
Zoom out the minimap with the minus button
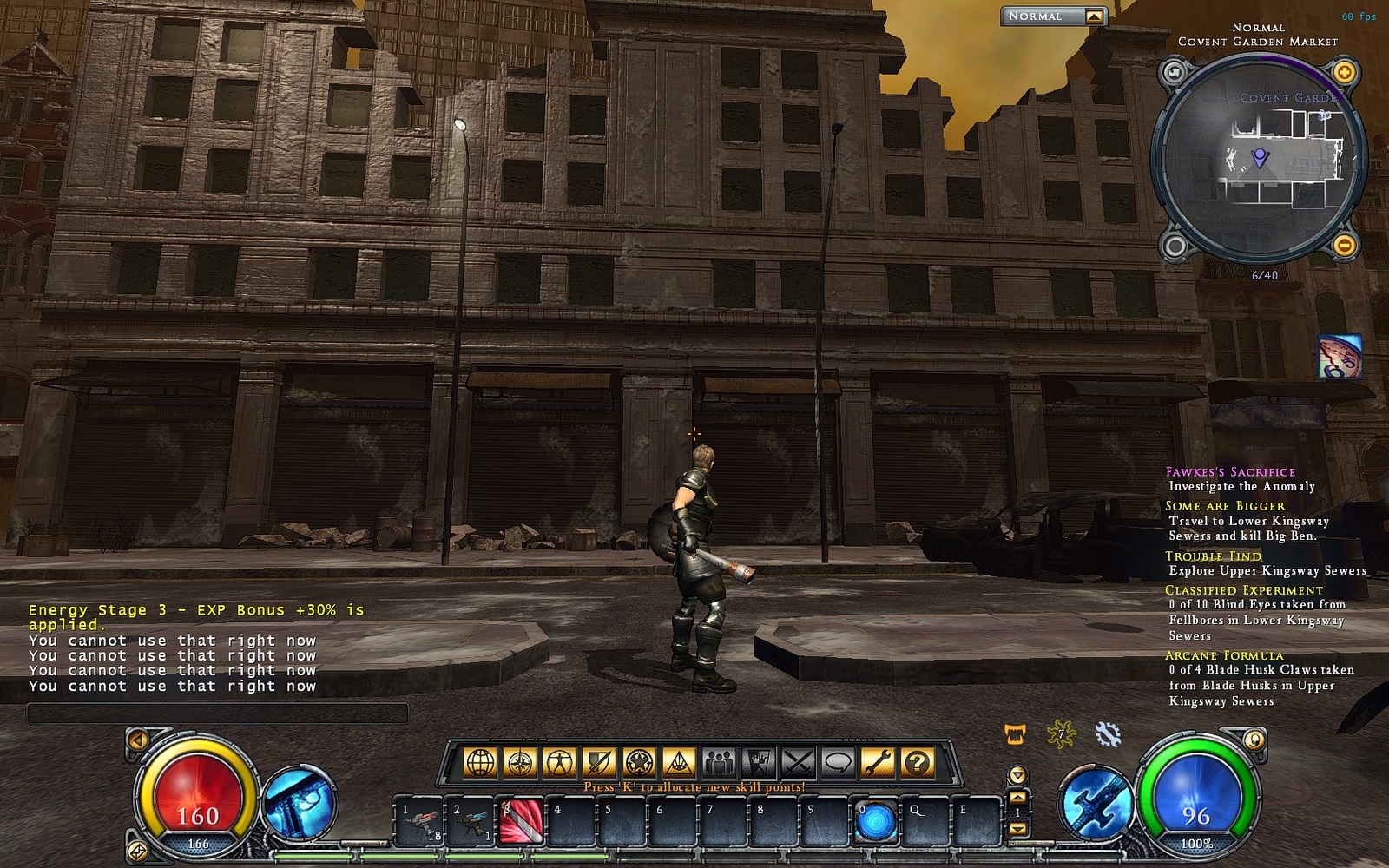1344,246
